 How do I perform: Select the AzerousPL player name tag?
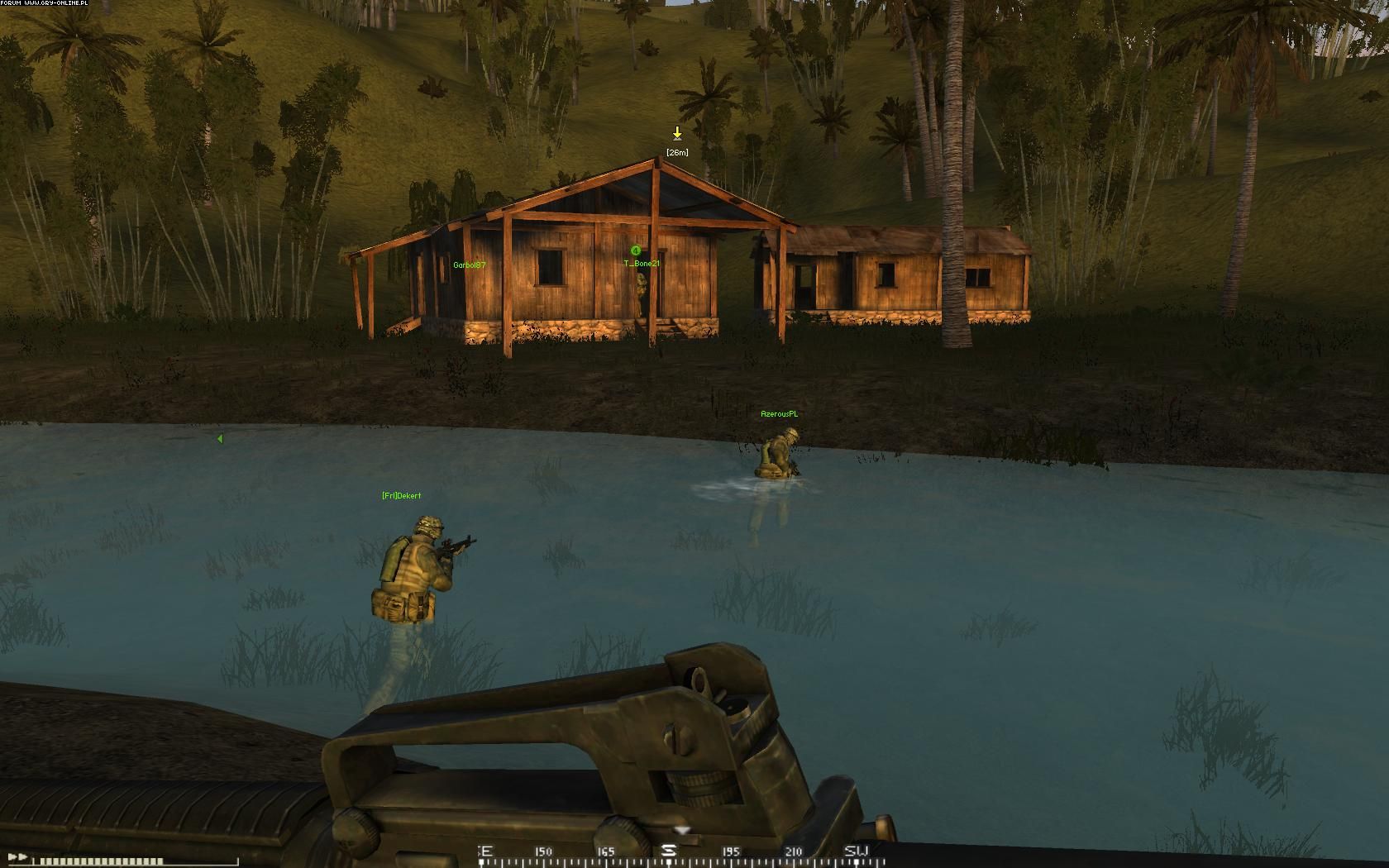coord(779,414)
